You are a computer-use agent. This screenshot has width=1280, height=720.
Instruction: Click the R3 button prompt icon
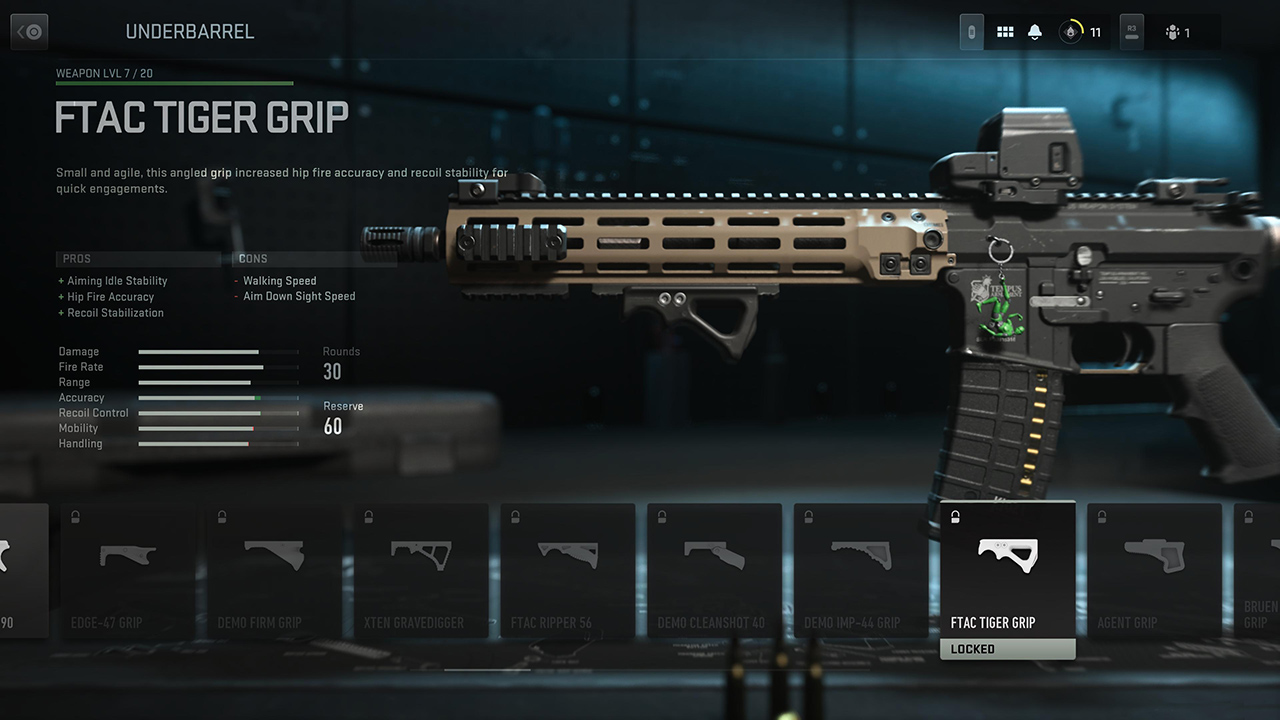(x=1131, y=31)
